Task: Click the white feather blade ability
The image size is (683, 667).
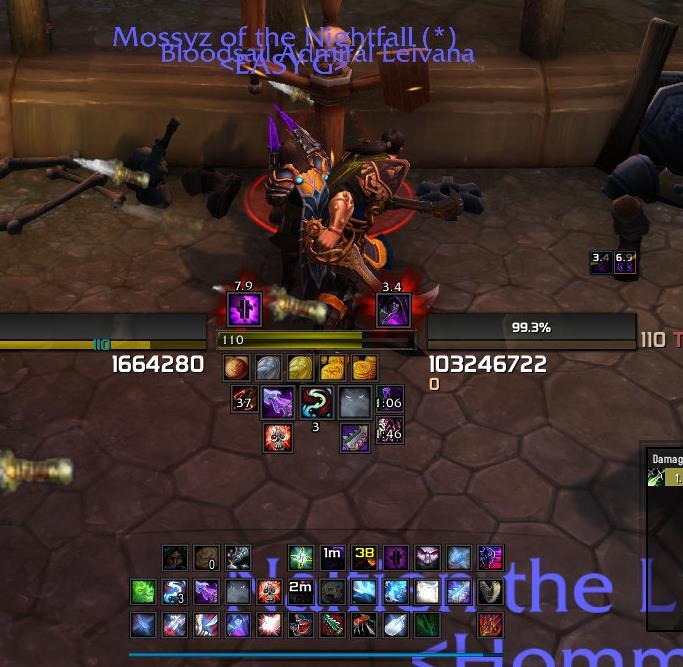Action: pos(396,626)
